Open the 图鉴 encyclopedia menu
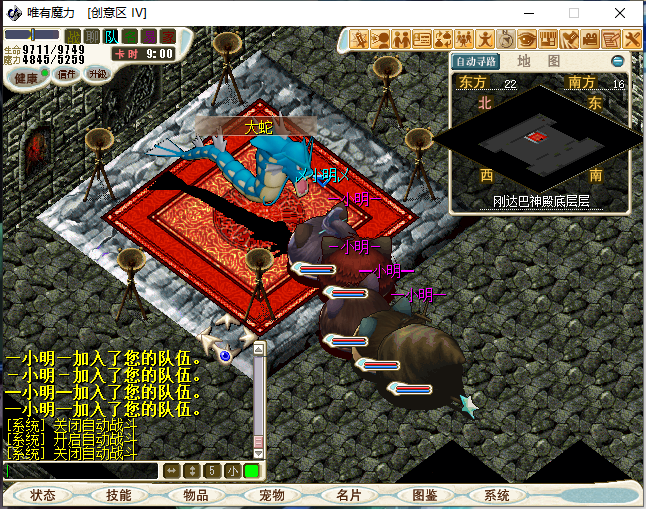 424,495
